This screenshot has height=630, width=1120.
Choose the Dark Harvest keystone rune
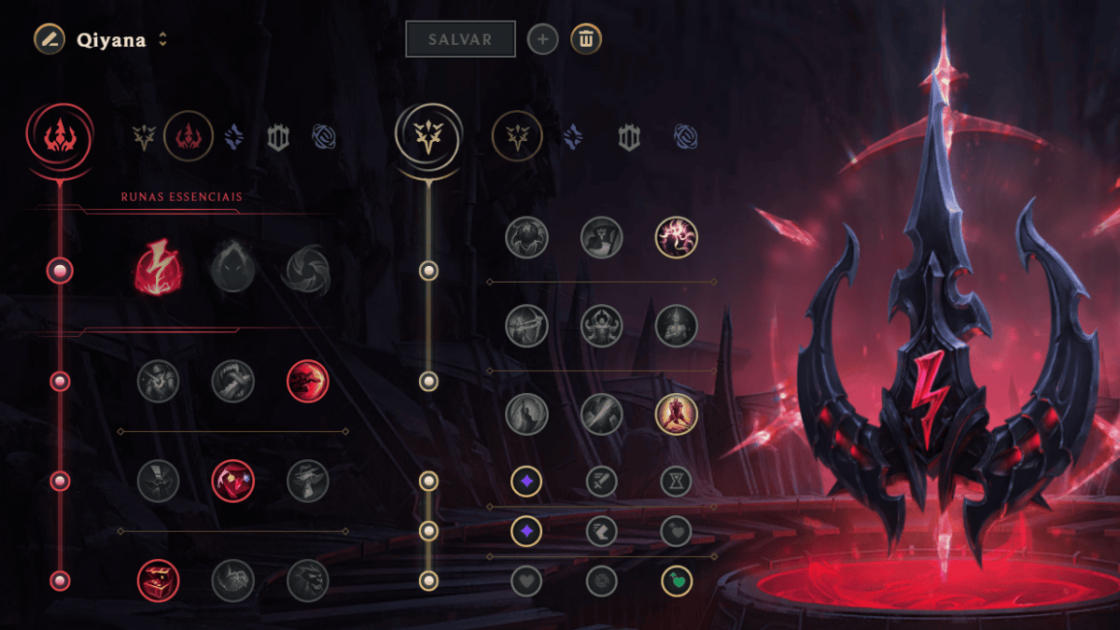click(x=233, y=270)
